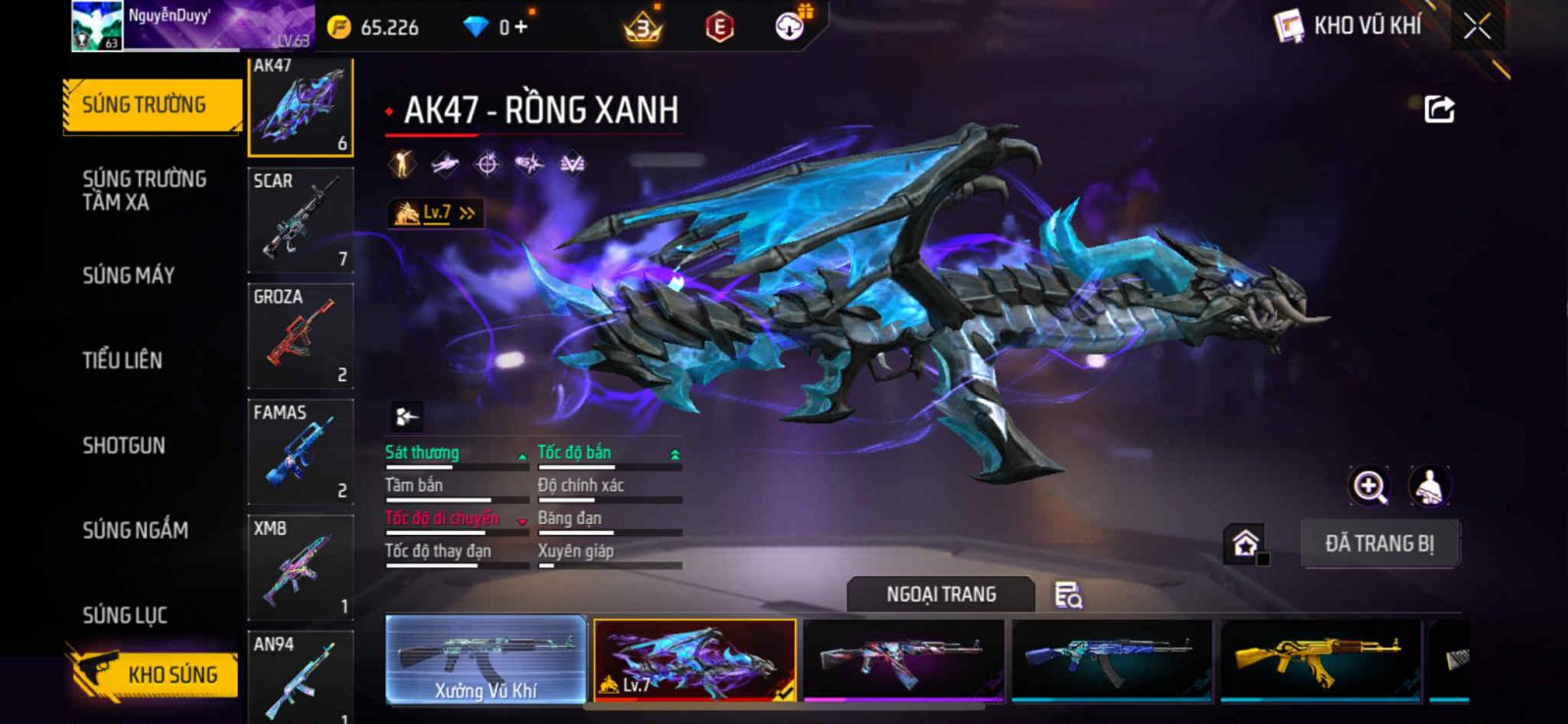Image resolution: width=1568 pixels, height=724 pixels.
Task: Close the weapon armory screen
Action: click(1477, 27)
